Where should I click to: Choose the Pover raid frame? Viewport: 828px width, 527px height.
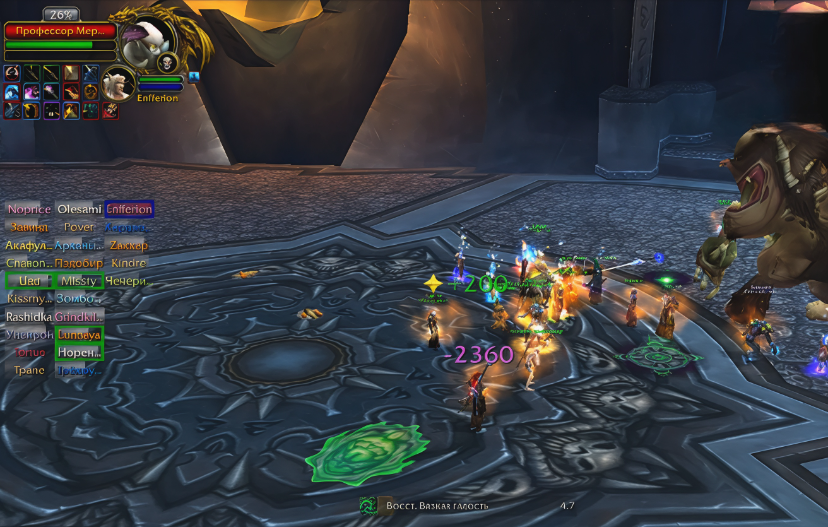click(79, 227)
